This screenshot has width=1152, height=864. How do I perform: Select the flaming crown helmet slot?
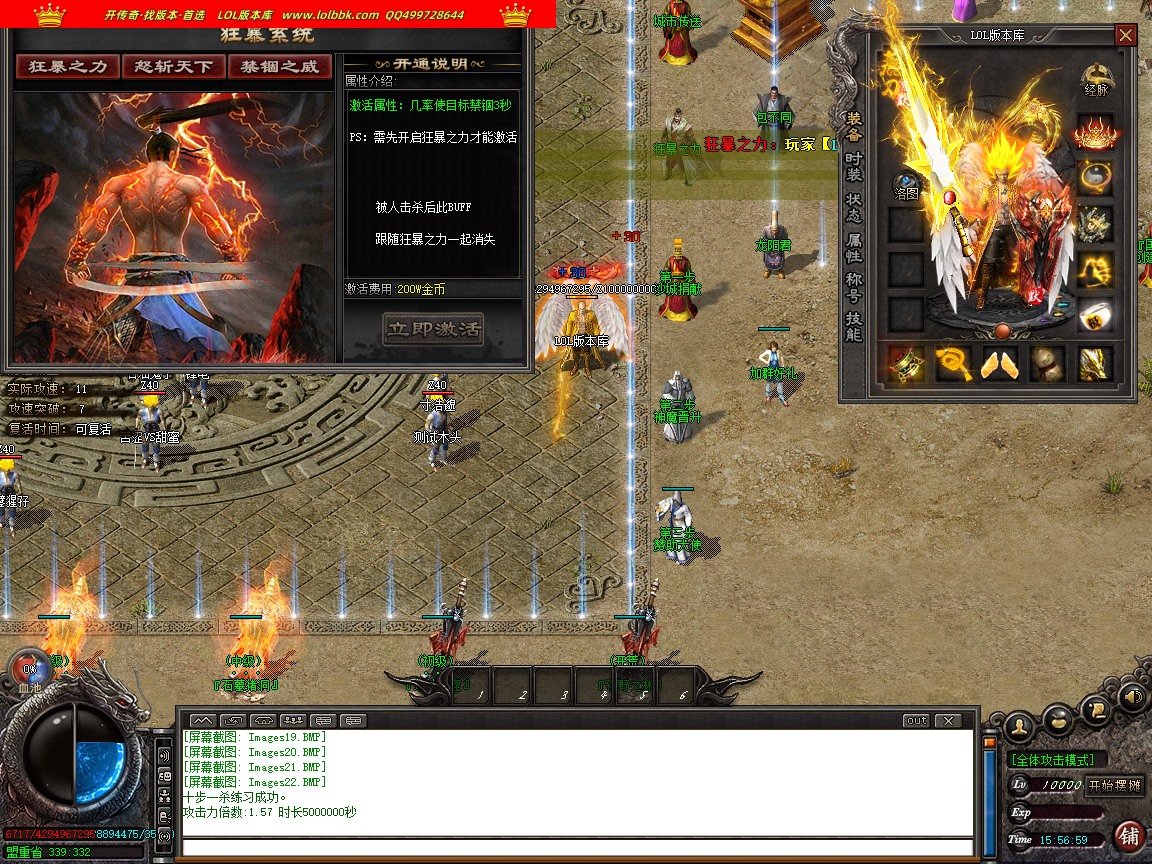(x=1095, y=131)
